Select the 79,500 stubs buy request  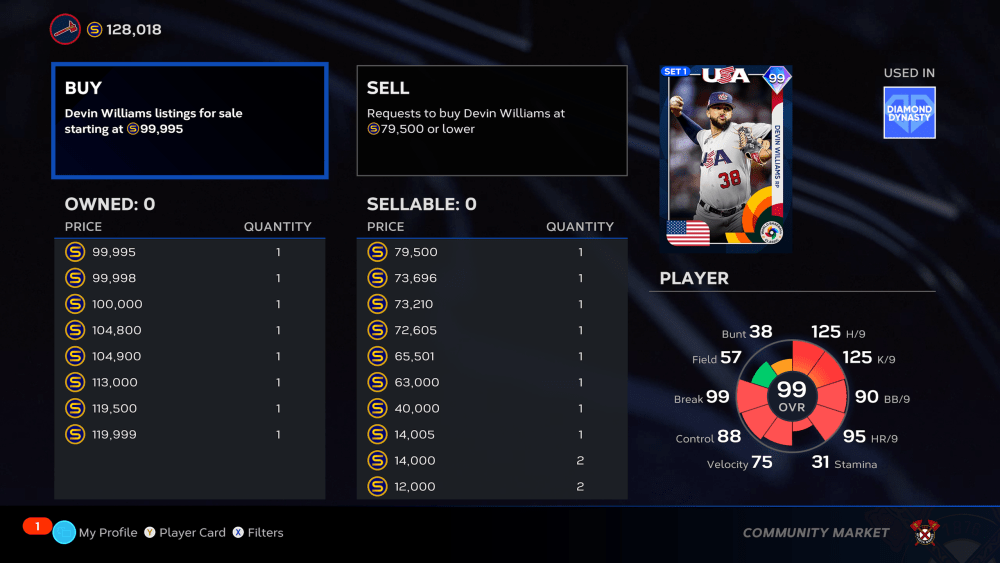[492, 252]
